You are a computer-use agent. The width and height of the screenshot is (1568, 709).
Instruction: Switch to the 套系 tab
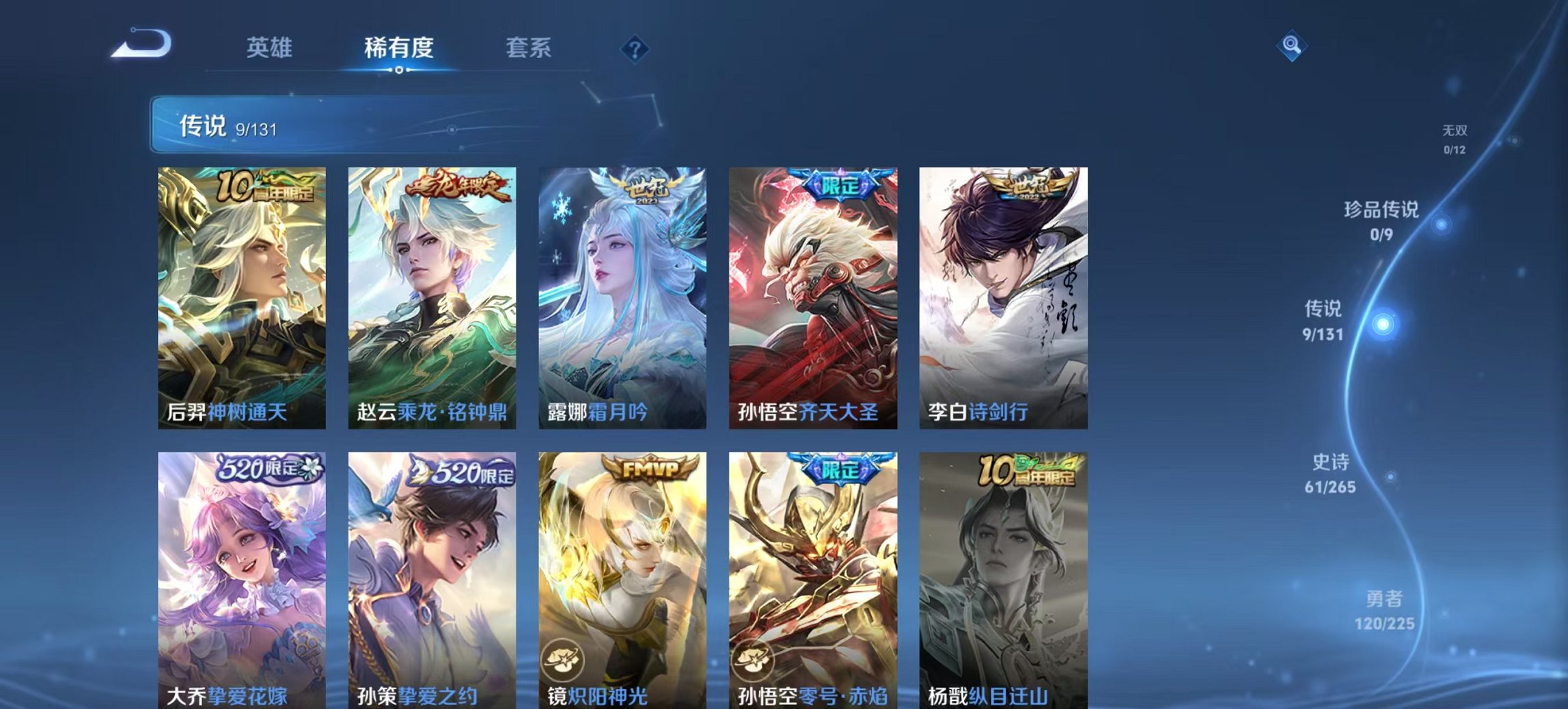click(529, 48)
